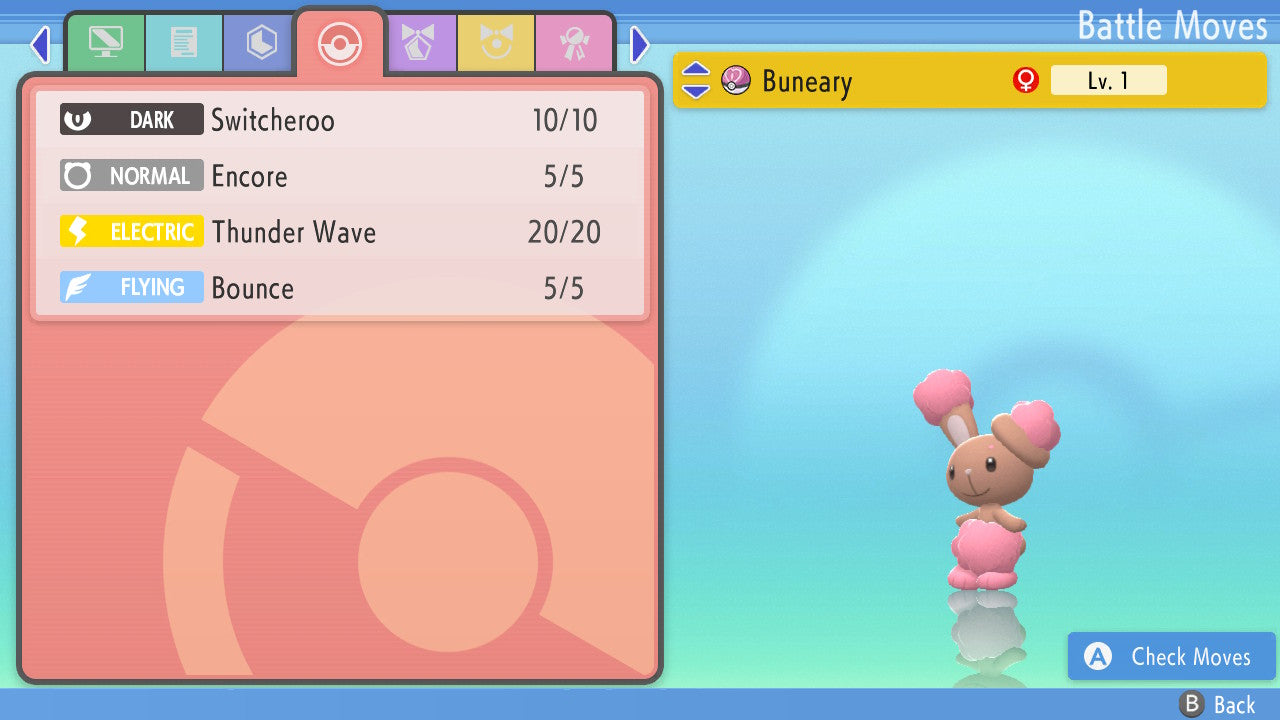Open the teal document memo tab
This screenshot has height=720, width=1280.
[183, 43]
